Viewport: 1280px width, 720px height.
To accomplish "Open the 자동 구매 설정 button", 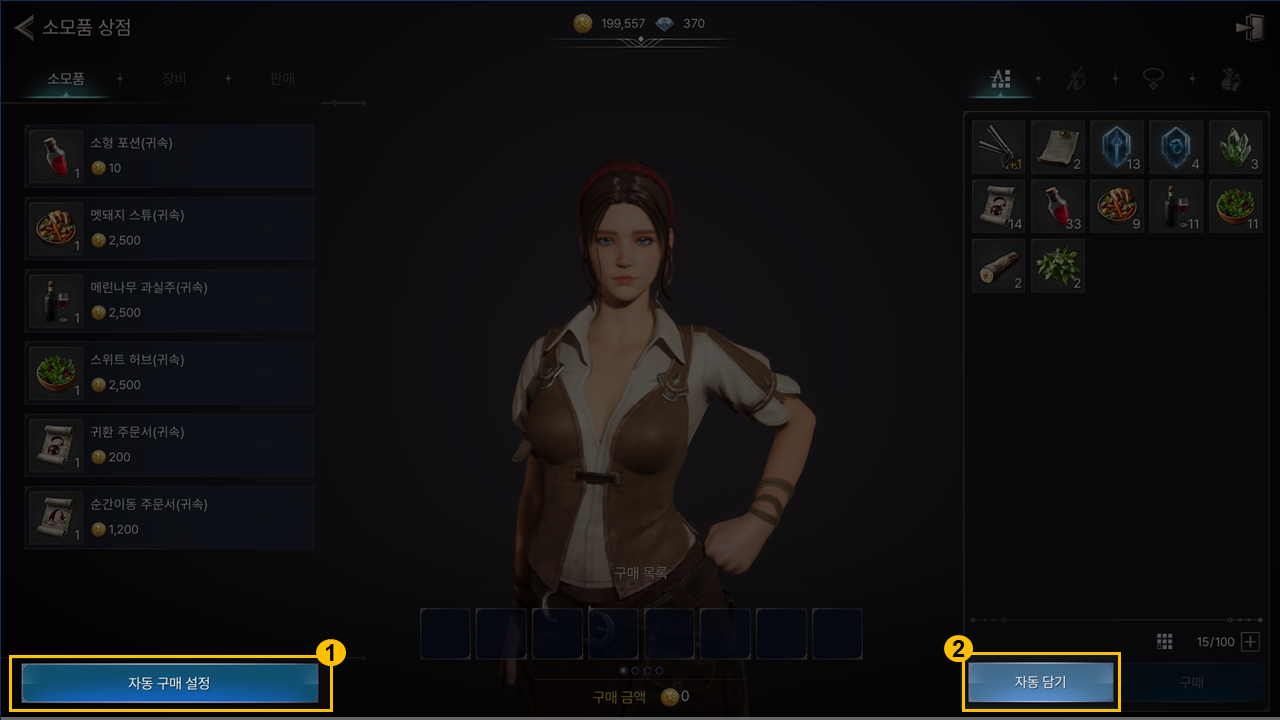I will pos(169,683).
